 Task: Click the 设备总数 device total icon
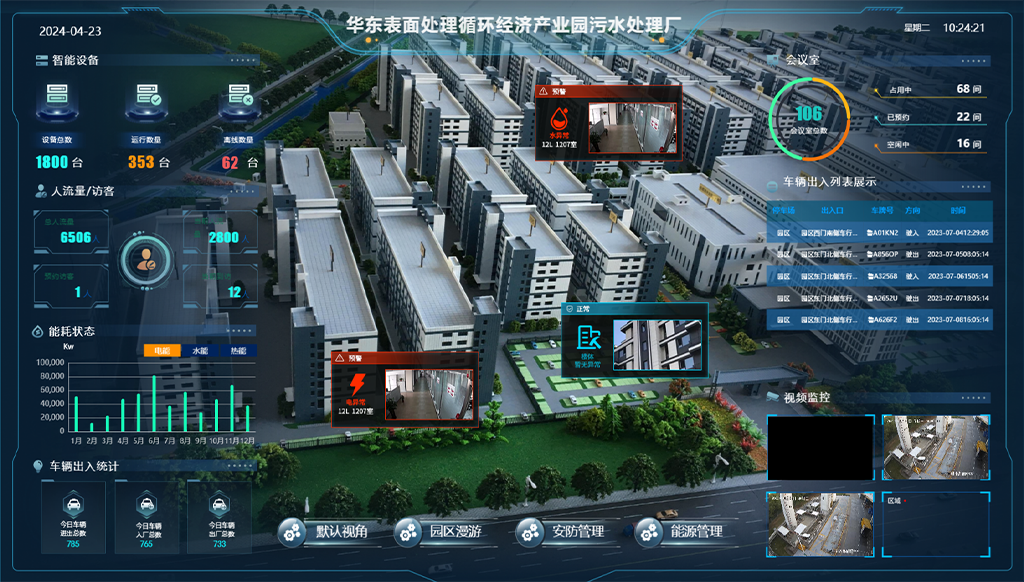[57, 102]
